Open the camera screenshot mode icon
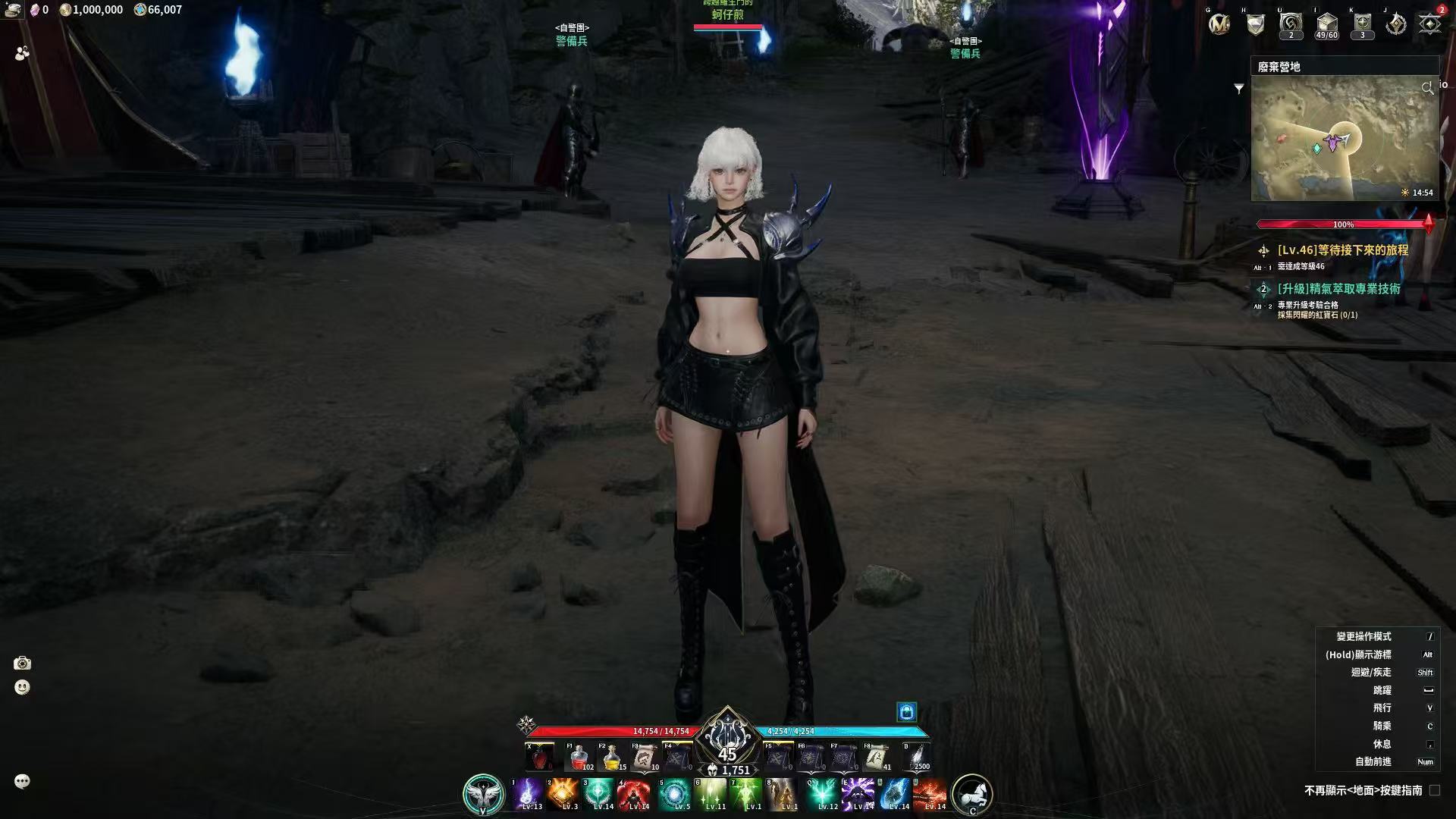This screenshot has height=819, width=1456. [22, 664]
